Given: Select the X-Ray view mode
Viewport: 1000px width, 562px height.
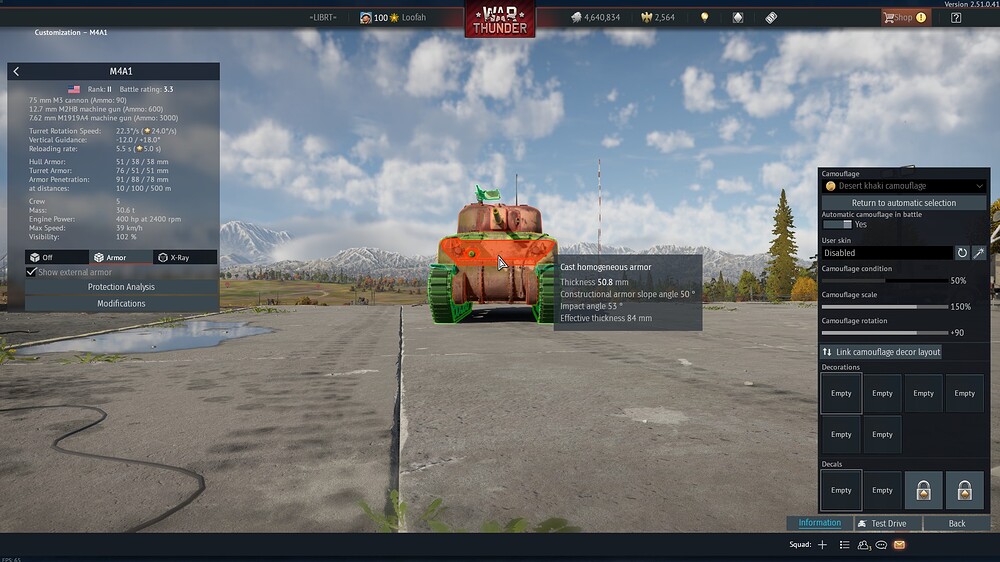Looking at the screenshot, I should tap(185, 257).
